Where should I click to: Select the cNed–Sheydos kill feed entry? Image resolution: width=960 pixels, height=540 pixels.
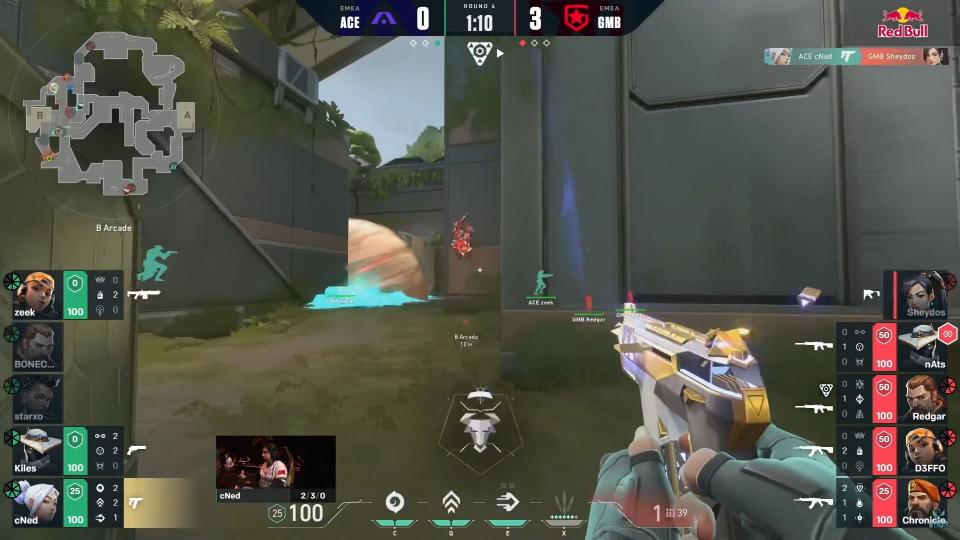(856, 57)
